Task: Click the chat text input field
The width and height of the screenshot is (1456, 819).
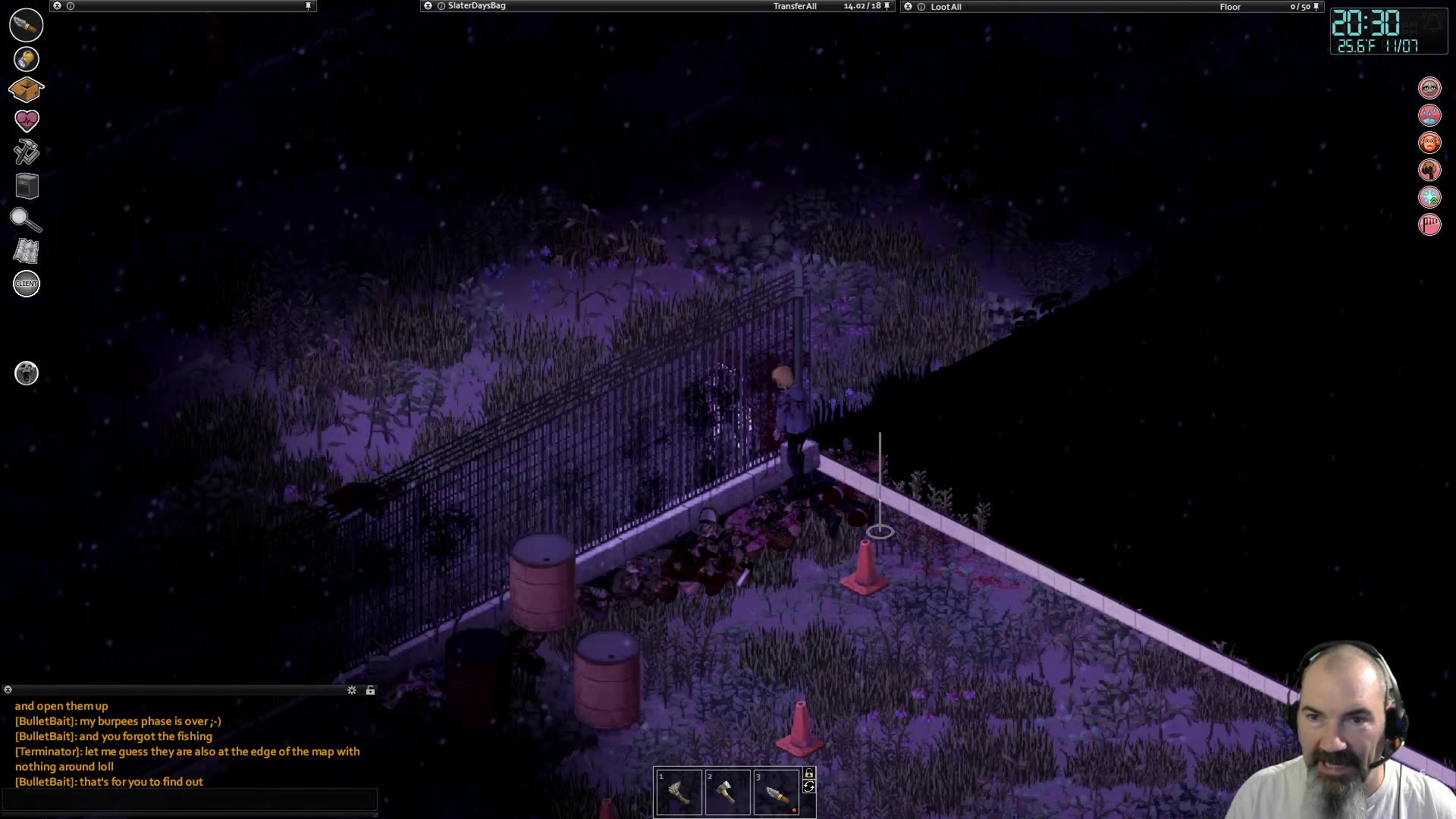Action: (190, 800)
